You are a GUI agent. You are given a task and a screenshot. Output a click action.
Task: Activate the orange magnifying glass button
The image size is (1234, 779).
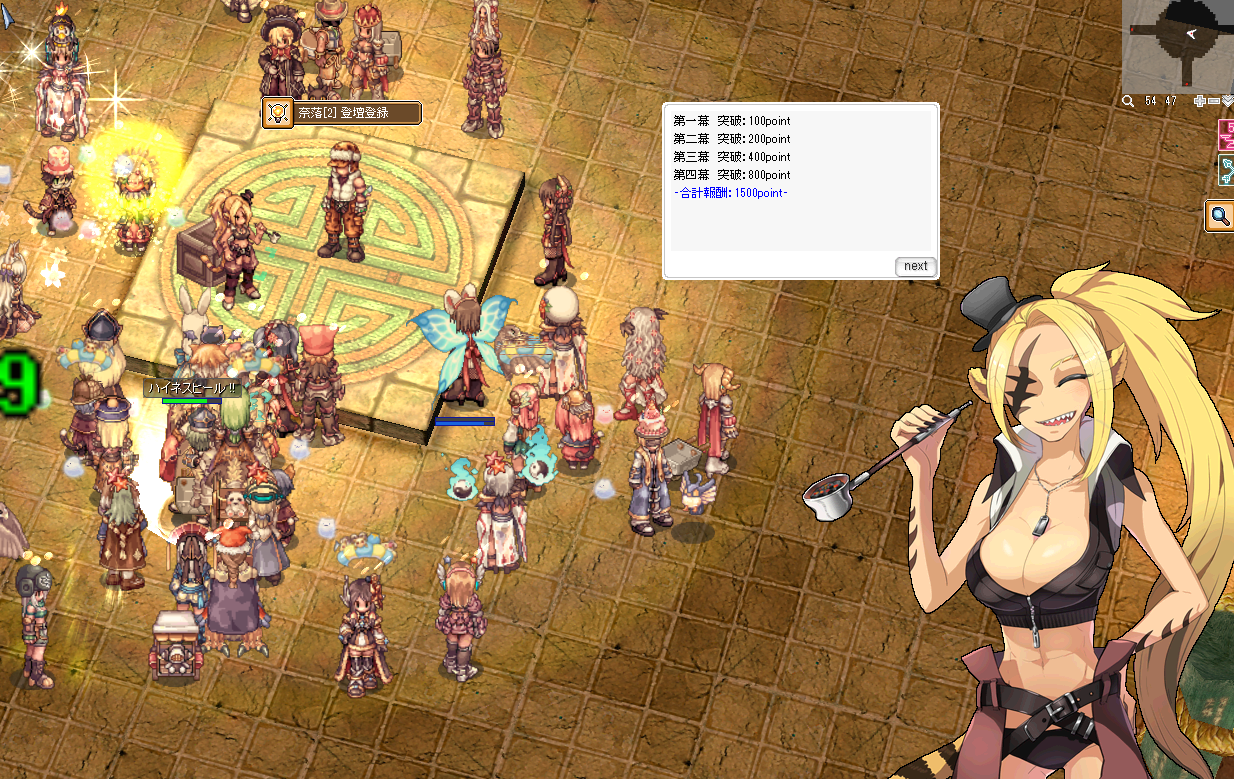pyautogui.click(x=1219, y=216)
